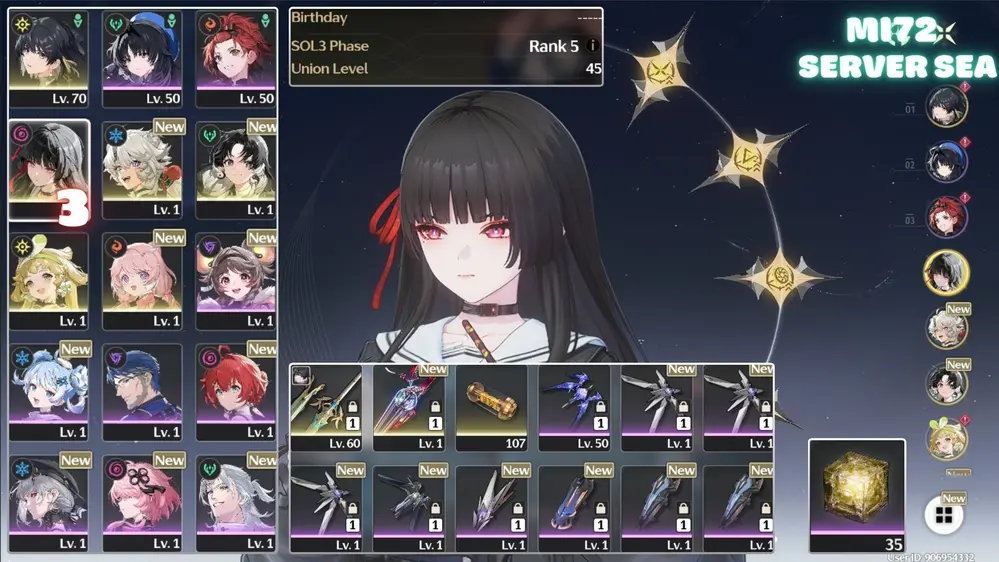Pick the Lv. 50 red-haired character card
Viewport: 999px width, 562px height.
[236, 58]
